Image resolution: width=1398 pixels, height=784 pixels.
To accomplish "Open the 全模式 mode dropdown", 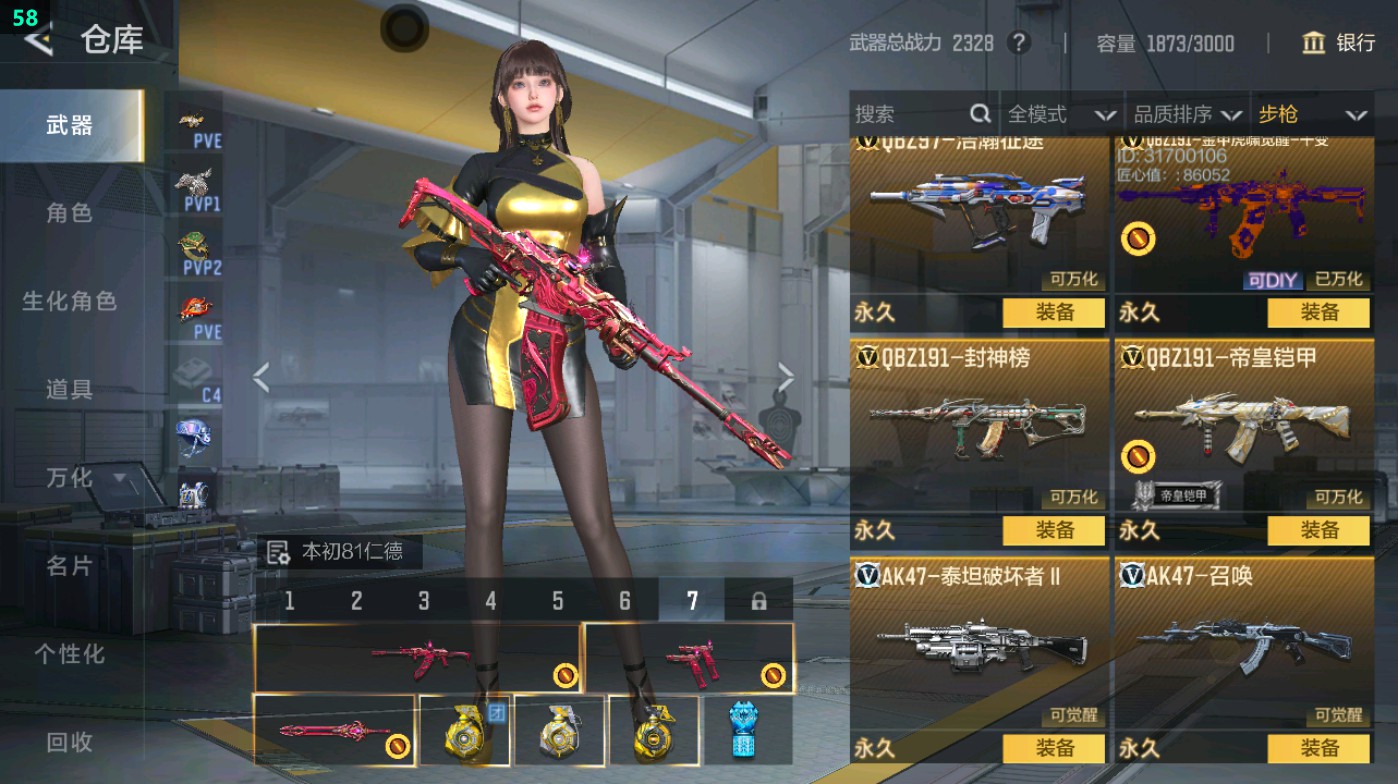I will pyautogui.click(x=1060, y=114).
